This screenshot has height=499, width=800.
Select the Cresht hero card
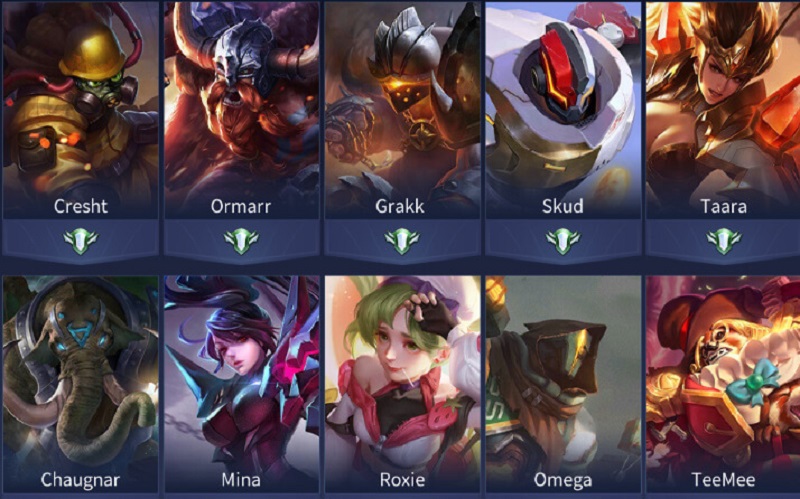[x=80, y=110]
